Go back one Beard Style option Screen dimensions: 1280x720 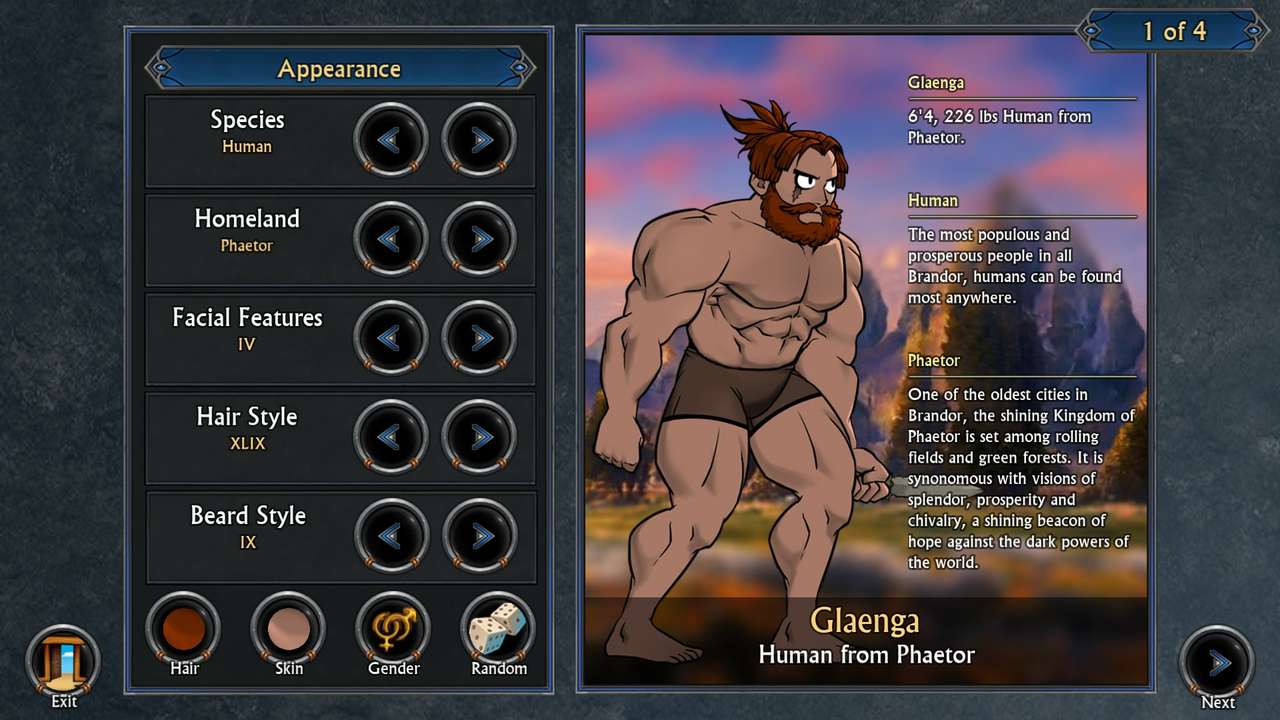click(391, 536)
